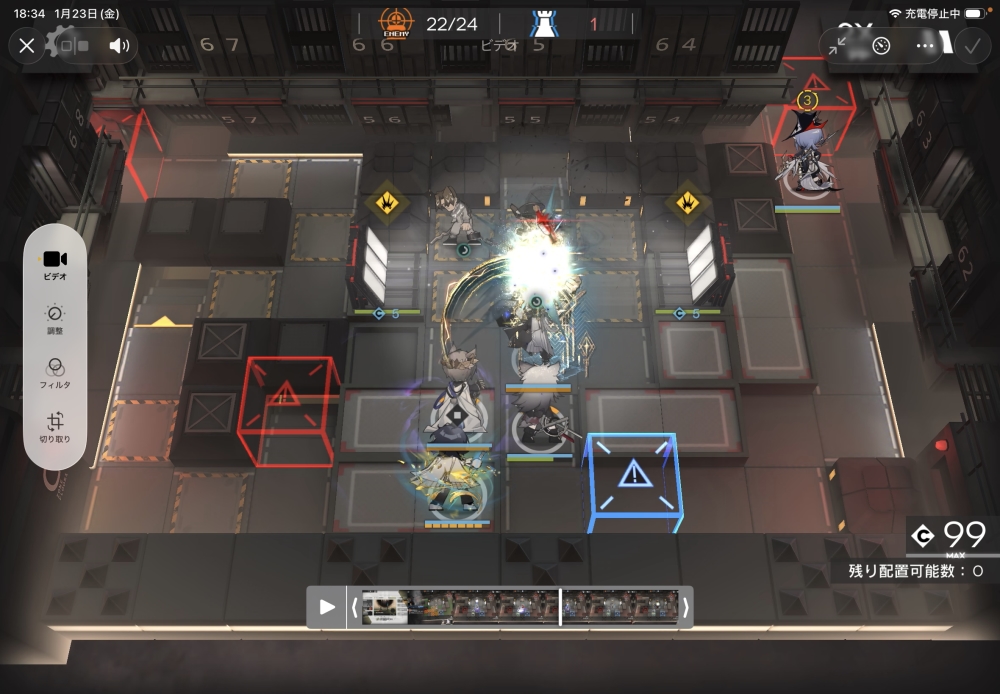Choose the 切り取り crop tool

55,427
